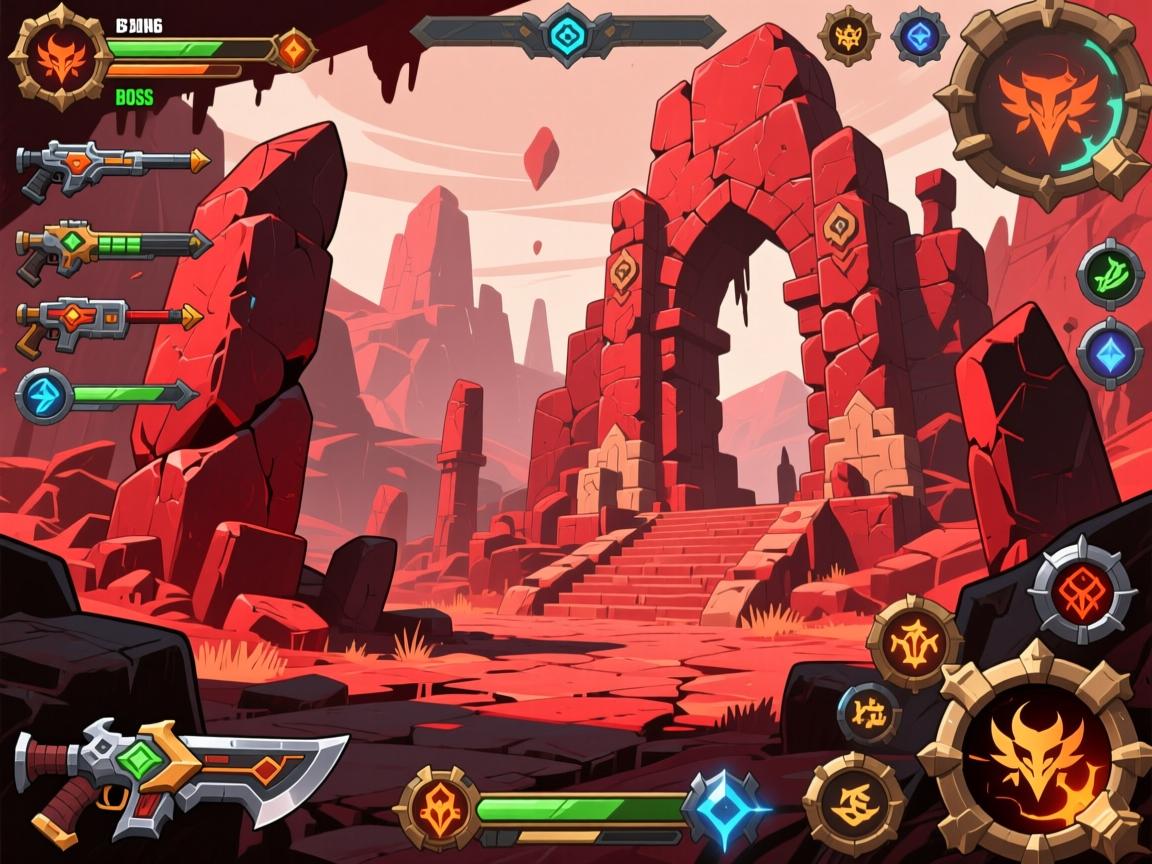Viewport: 1152px width, 864px height.
Task: Select the small blue gem icon in the top row
Action: pyautogui.click(x=919, y=36)
